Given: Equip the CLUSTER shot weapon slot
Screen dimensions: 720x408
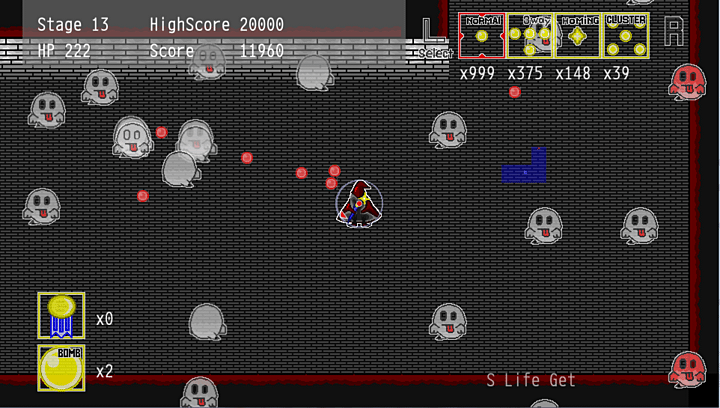Looking at the screenshot, I should [626, 36].
